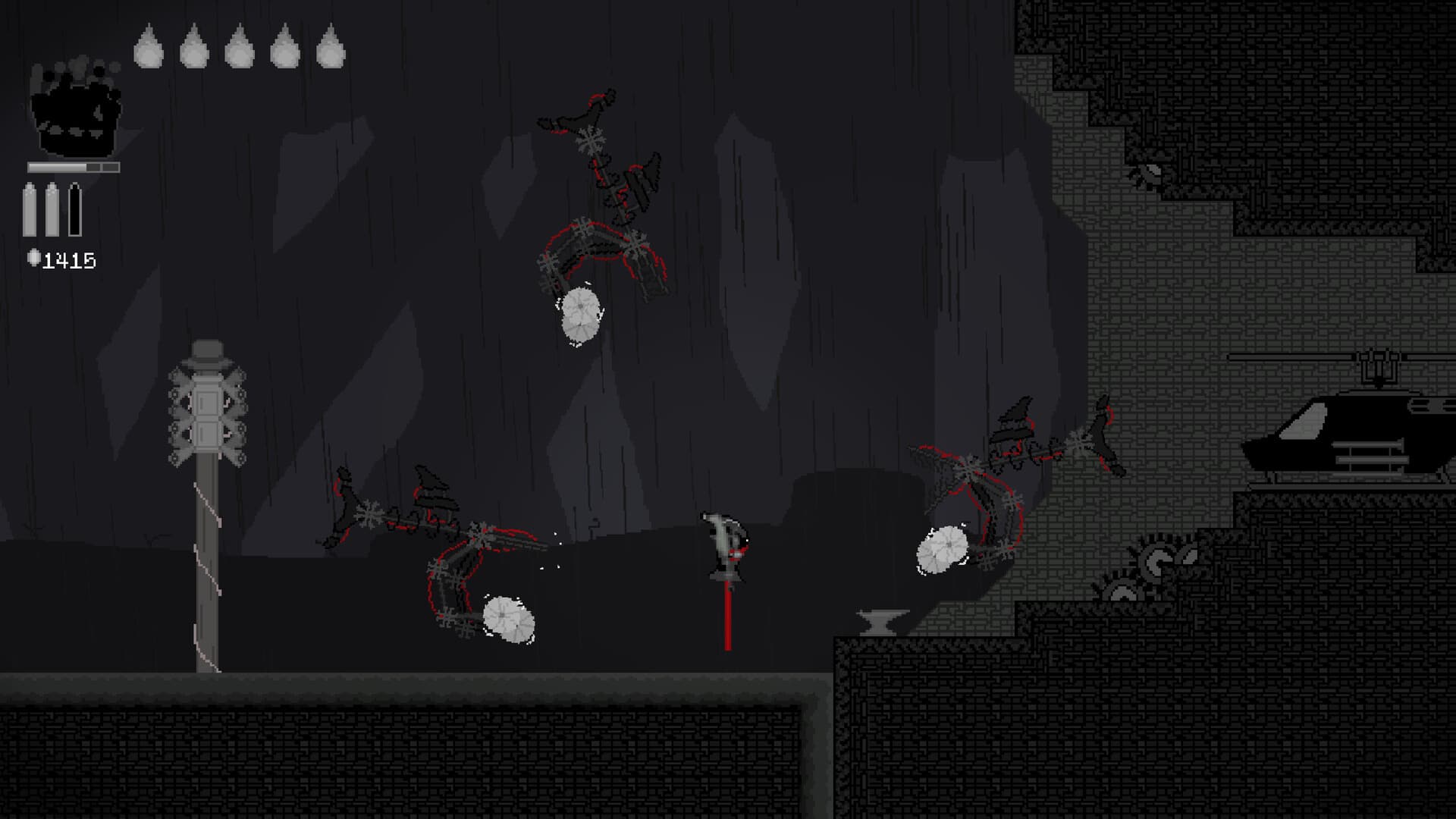Click the pebble currency icon beside 1415

[x=35, y=259]
